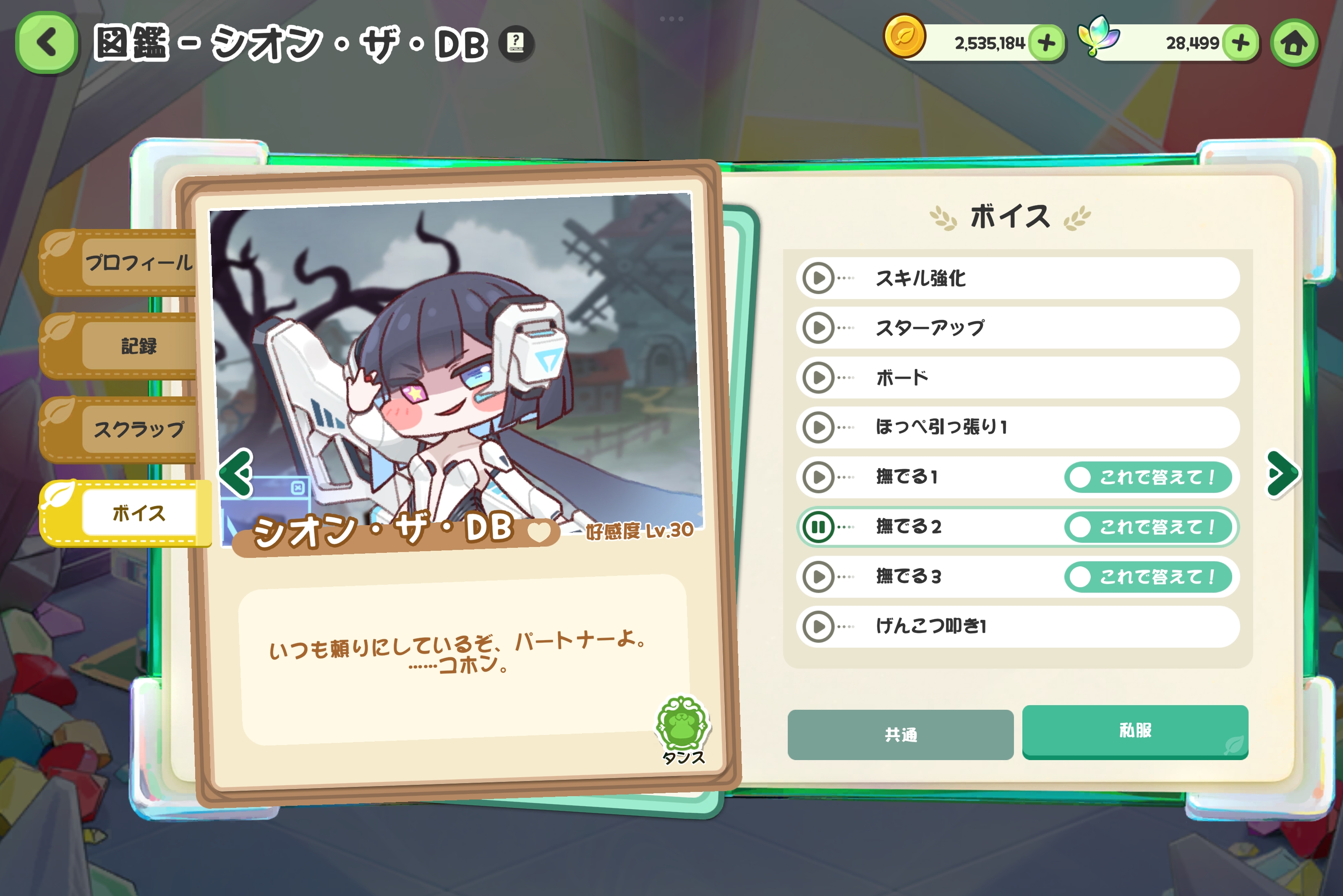Return to the home screen
1343x896 pixels.
[1294, 44]
